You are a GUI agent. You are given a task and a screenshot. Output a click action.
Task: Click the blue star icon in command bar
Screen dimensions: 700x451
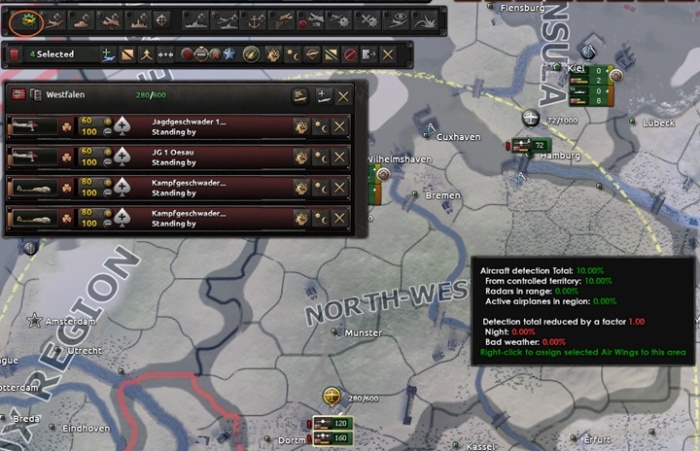point(229,54)
